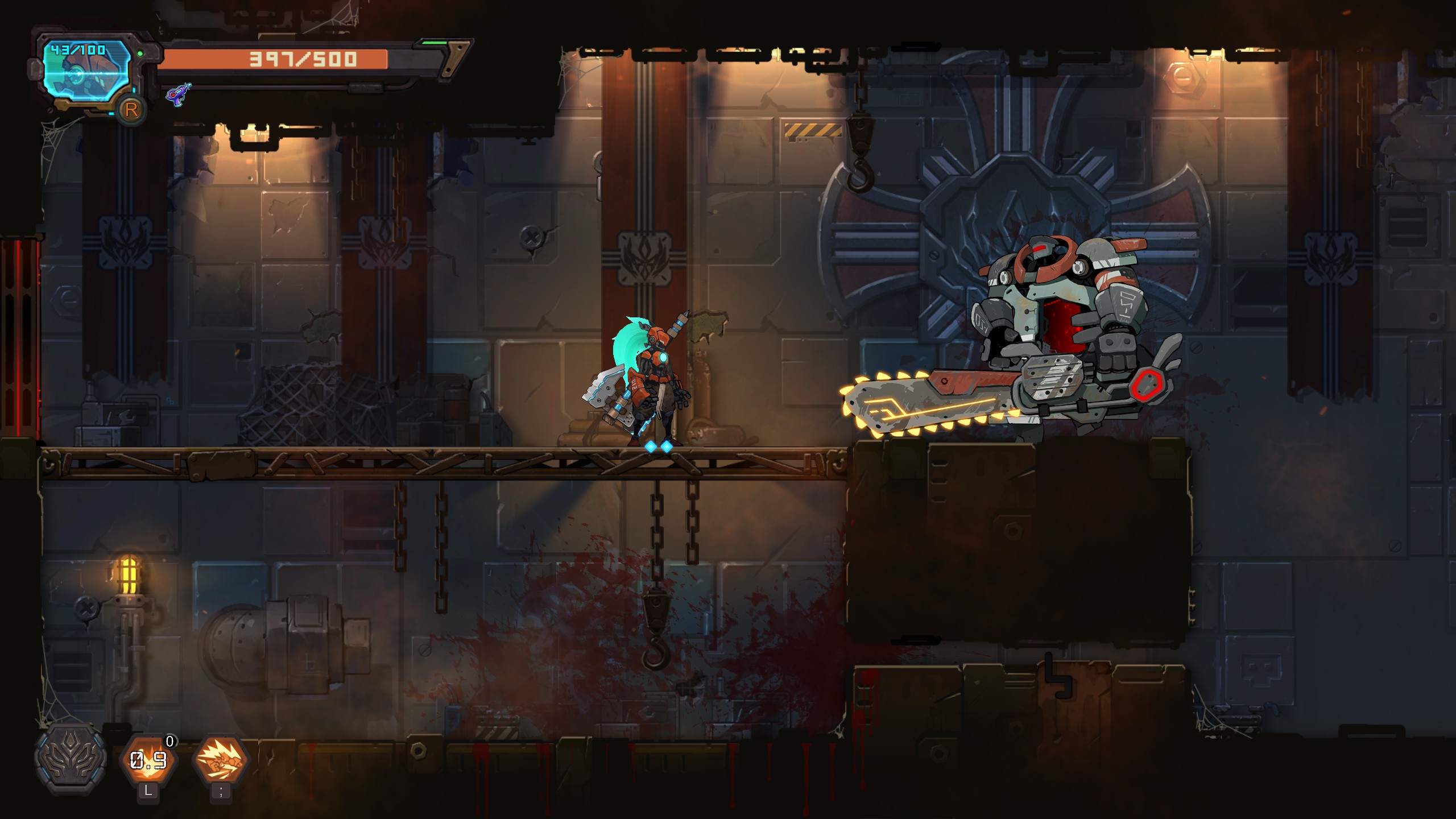
Task: Activate the carved emblem hexagon slot
Action: click(71, 758)
